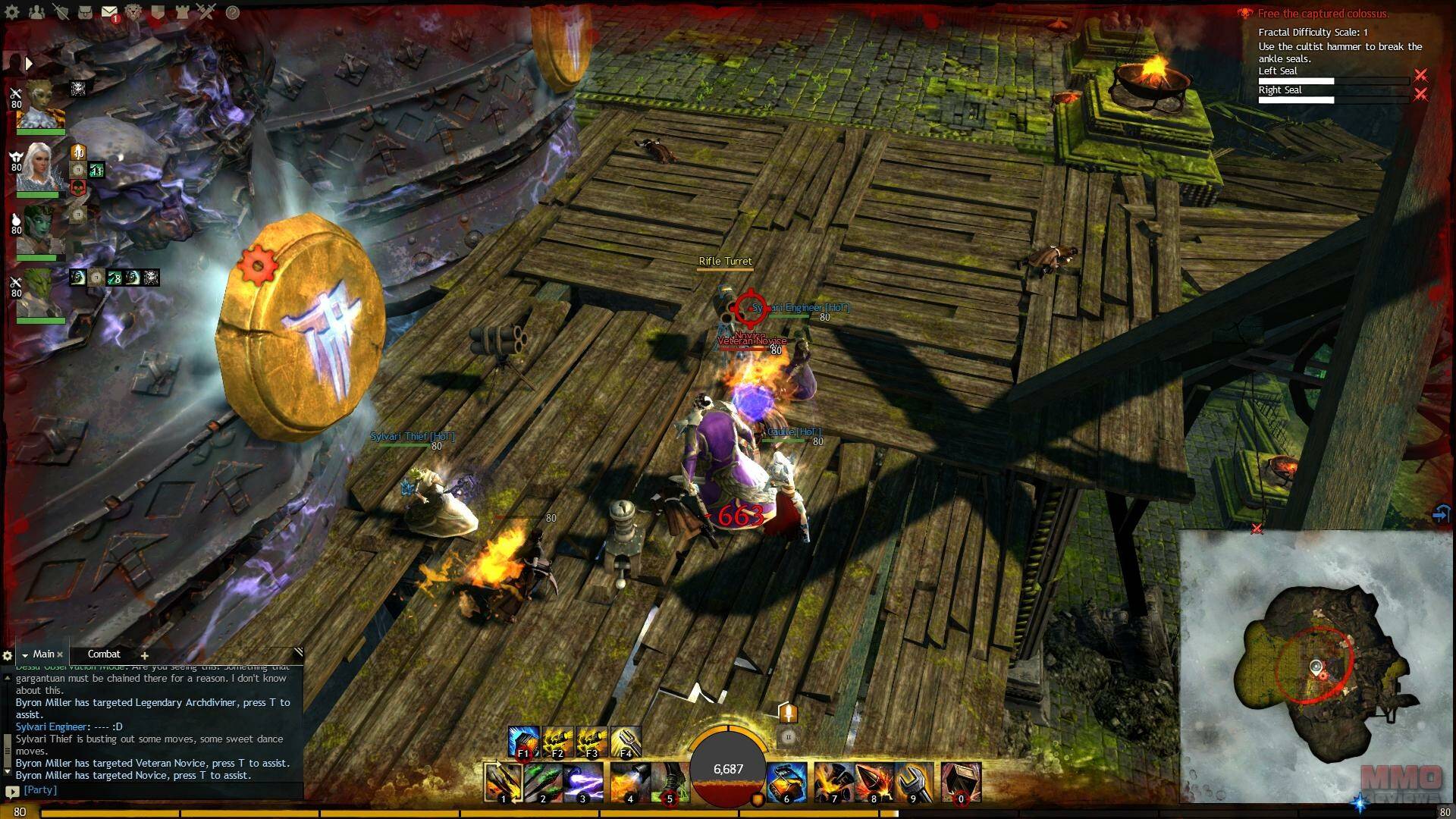The height and width of the screenshot is (819, 1456).
Task: Click the minimap of the fractal
Action: click(1316, 667)
